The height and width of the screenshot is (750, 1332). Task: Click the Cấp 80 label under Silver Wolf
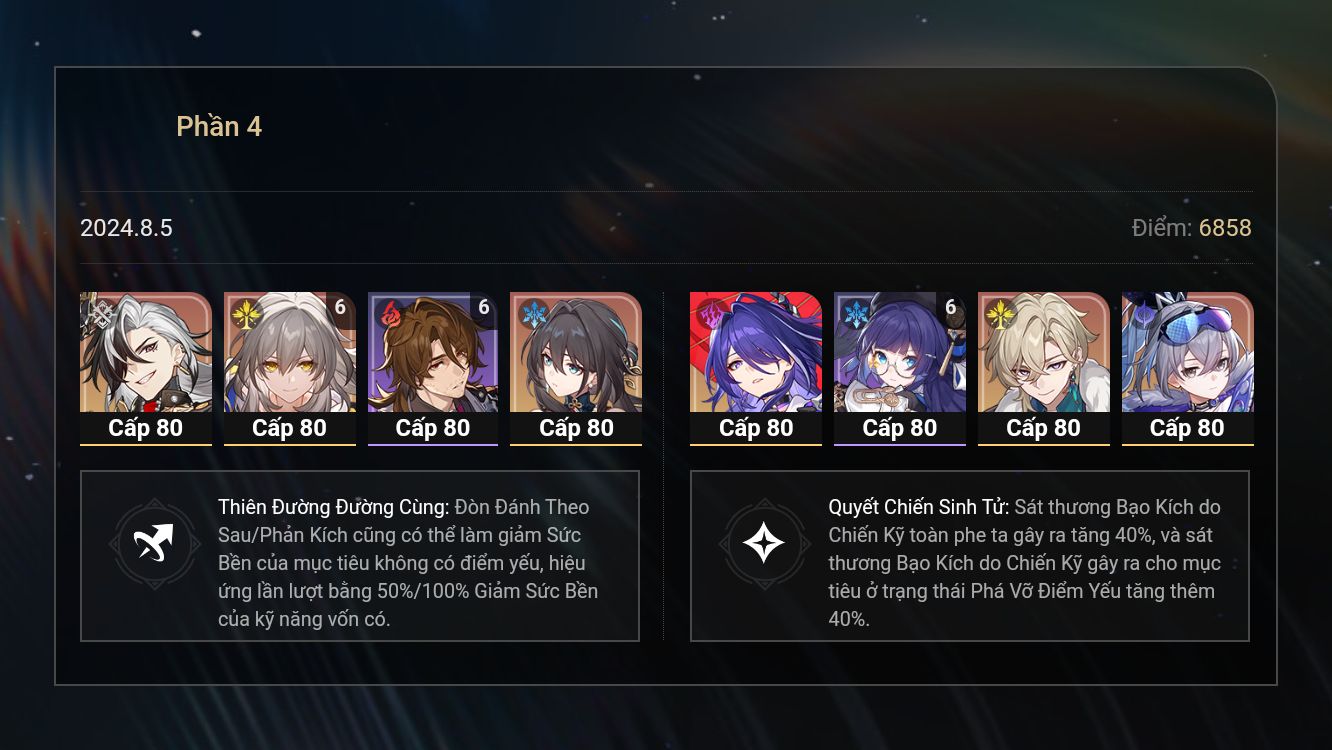coord(1188,428)
